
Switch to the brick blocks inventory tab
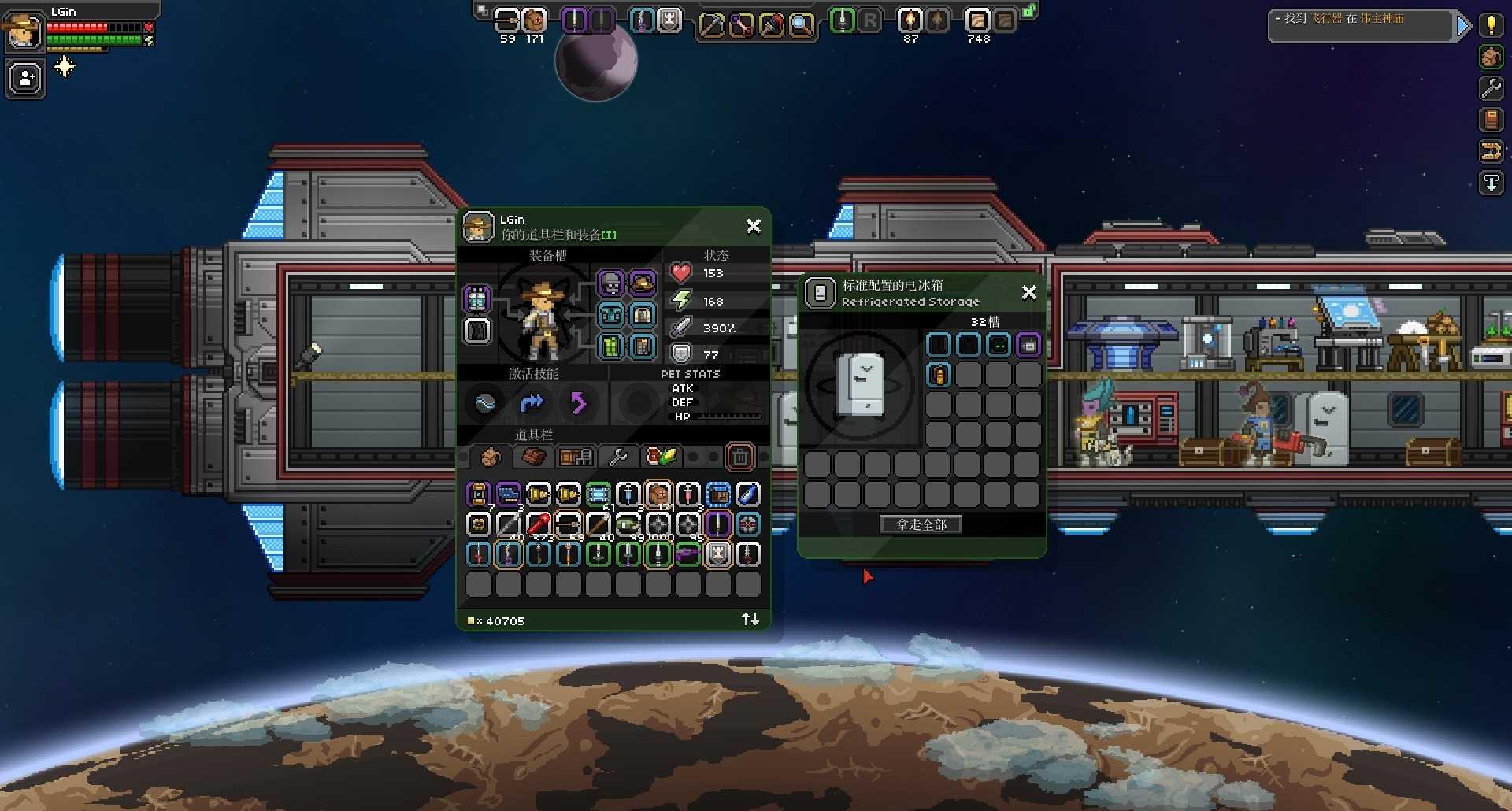533,457
